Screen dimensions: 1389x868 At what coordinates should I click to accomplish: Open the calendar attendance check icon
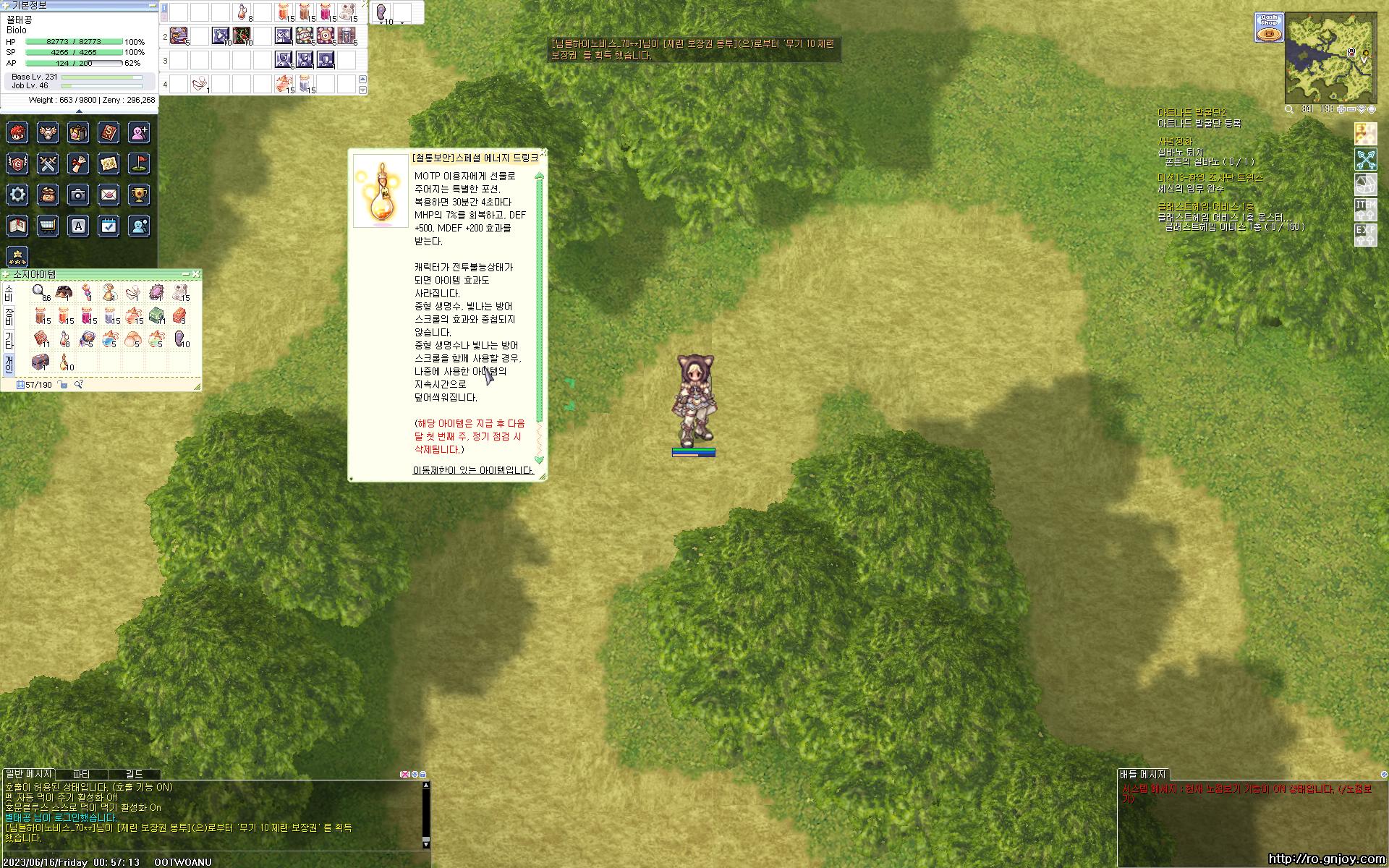coord(109,226)
